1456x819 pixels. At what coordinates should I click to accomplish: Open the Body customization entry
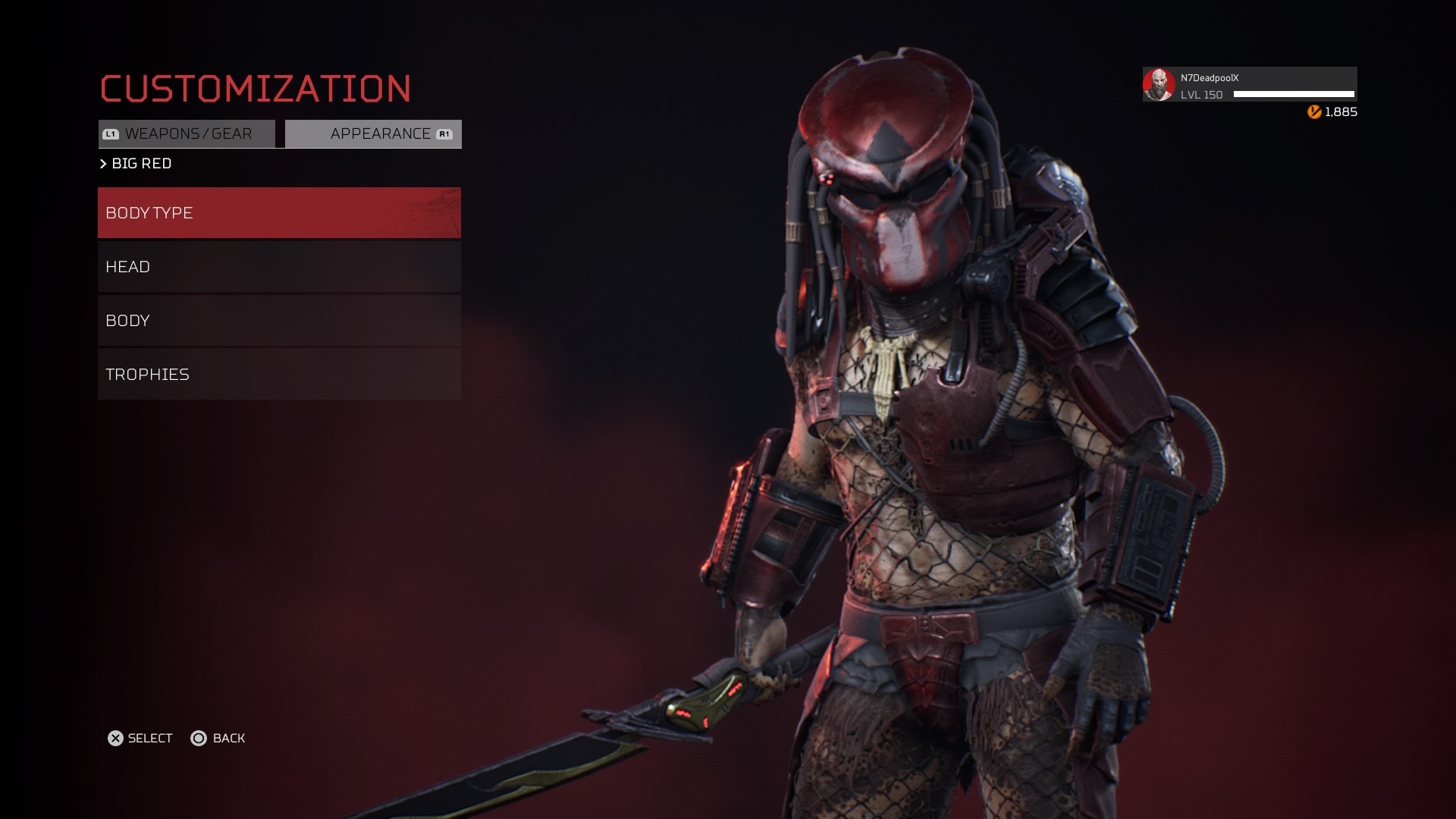[279, 321]
